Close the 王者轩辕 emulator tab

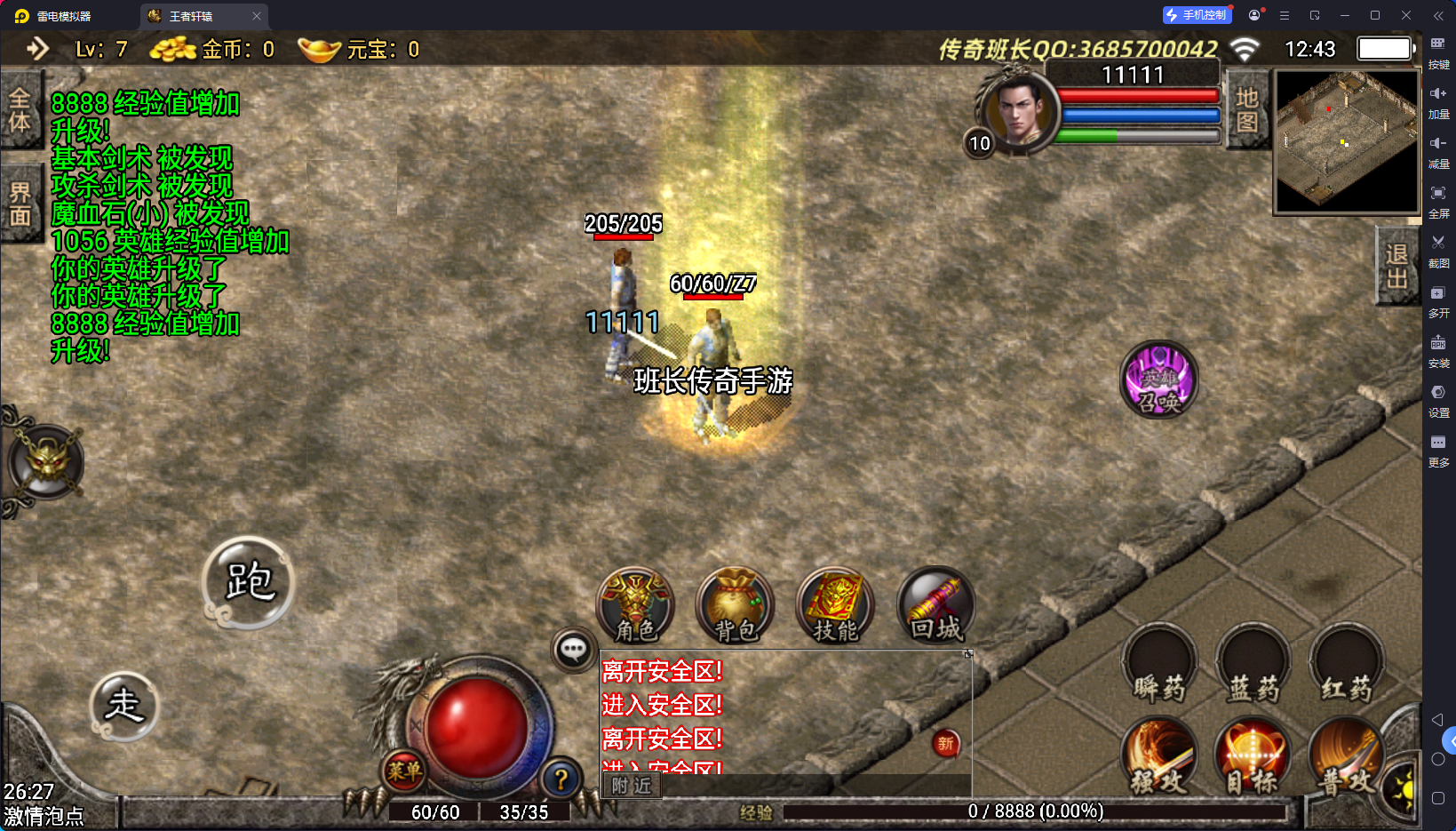(257, 16)
